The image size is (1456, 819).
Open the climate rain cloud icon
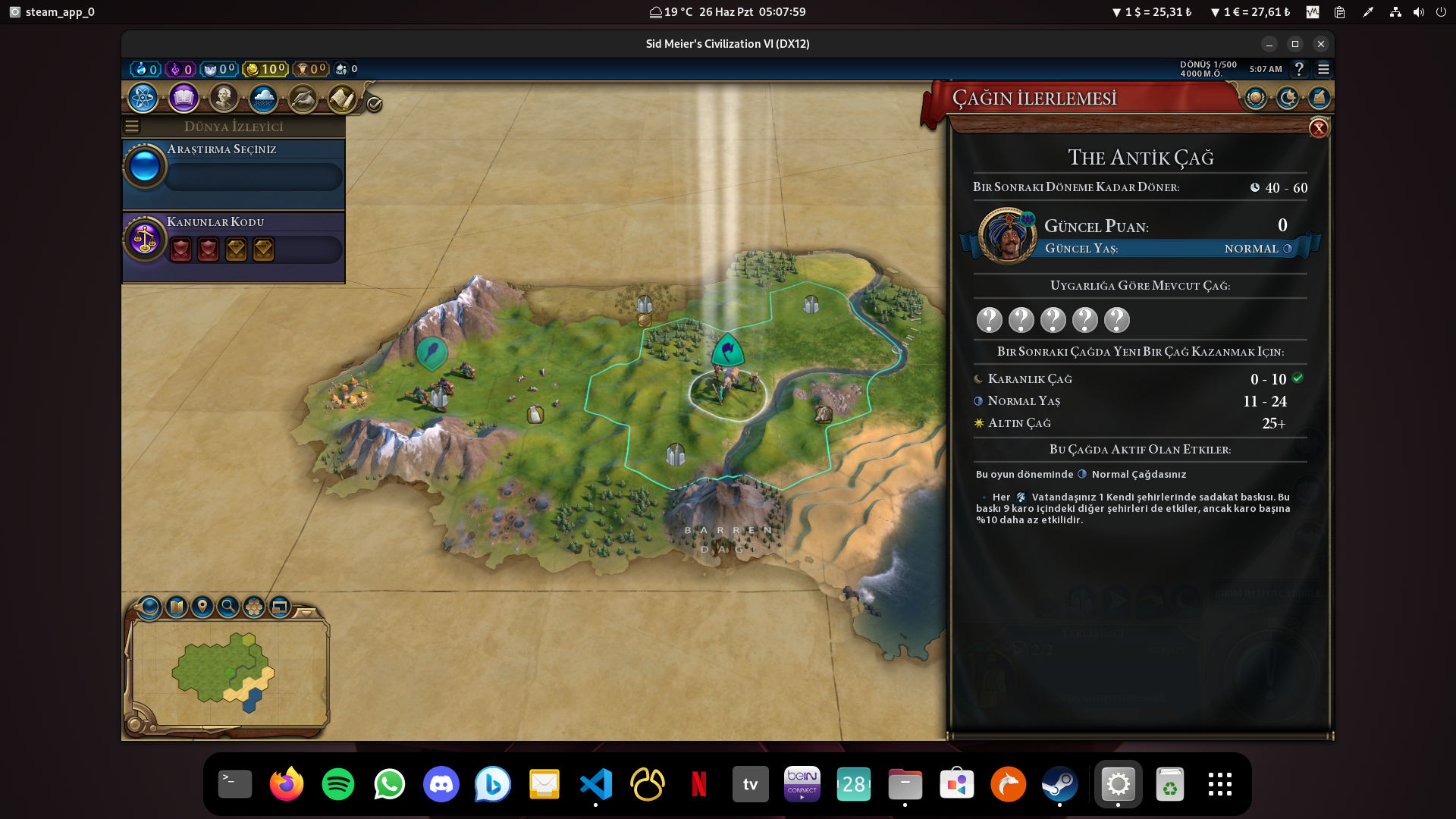263,98
